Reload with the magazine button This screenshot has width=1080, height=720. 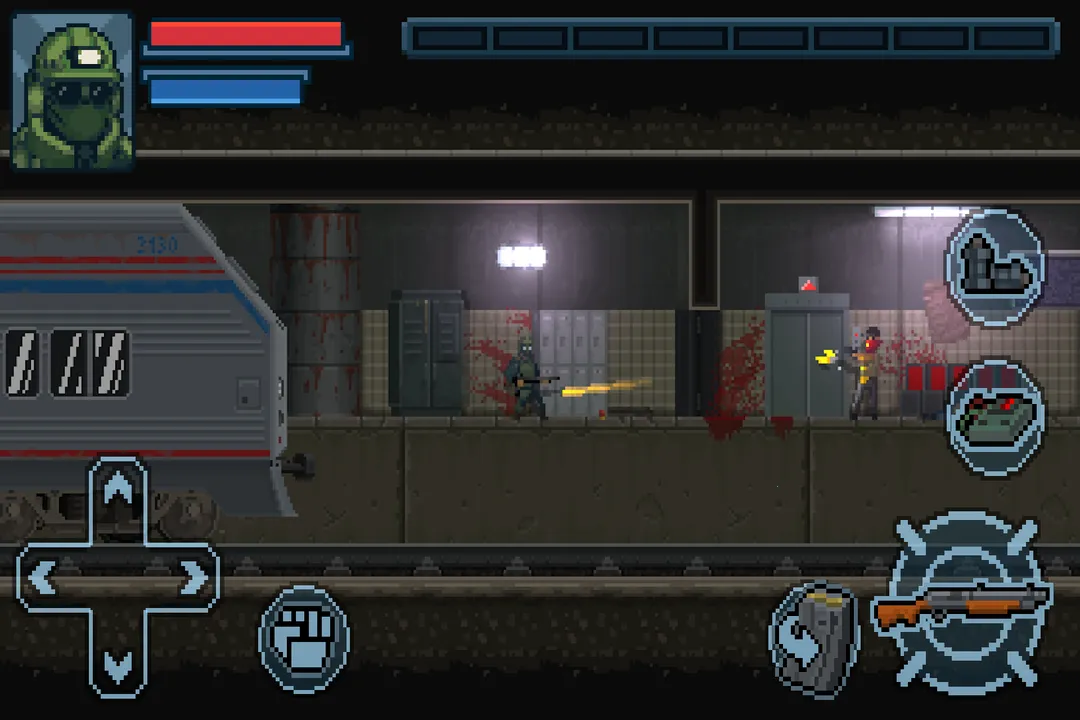point(813,640)
